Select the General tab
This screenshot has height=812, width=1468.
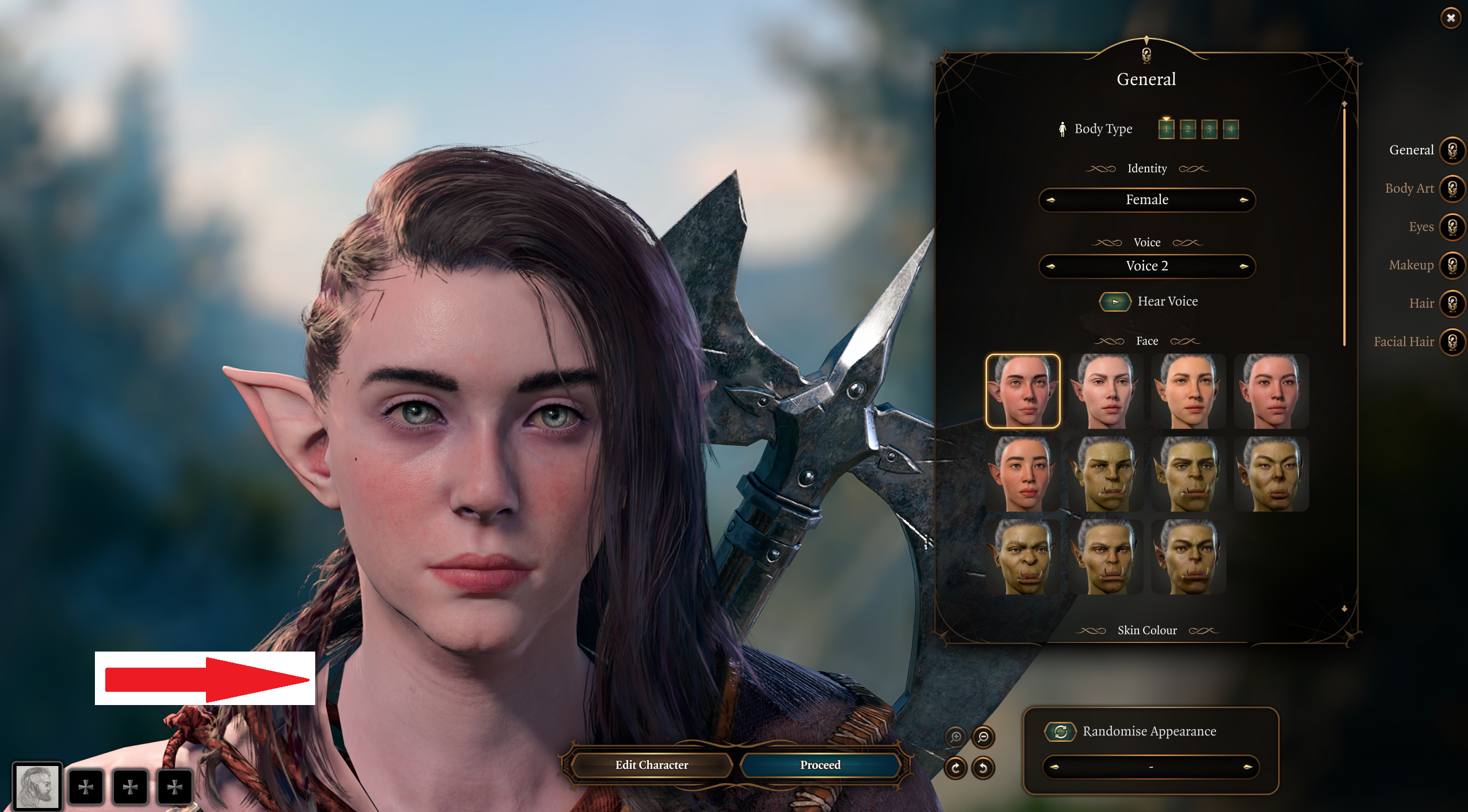tap(1452, 151)
